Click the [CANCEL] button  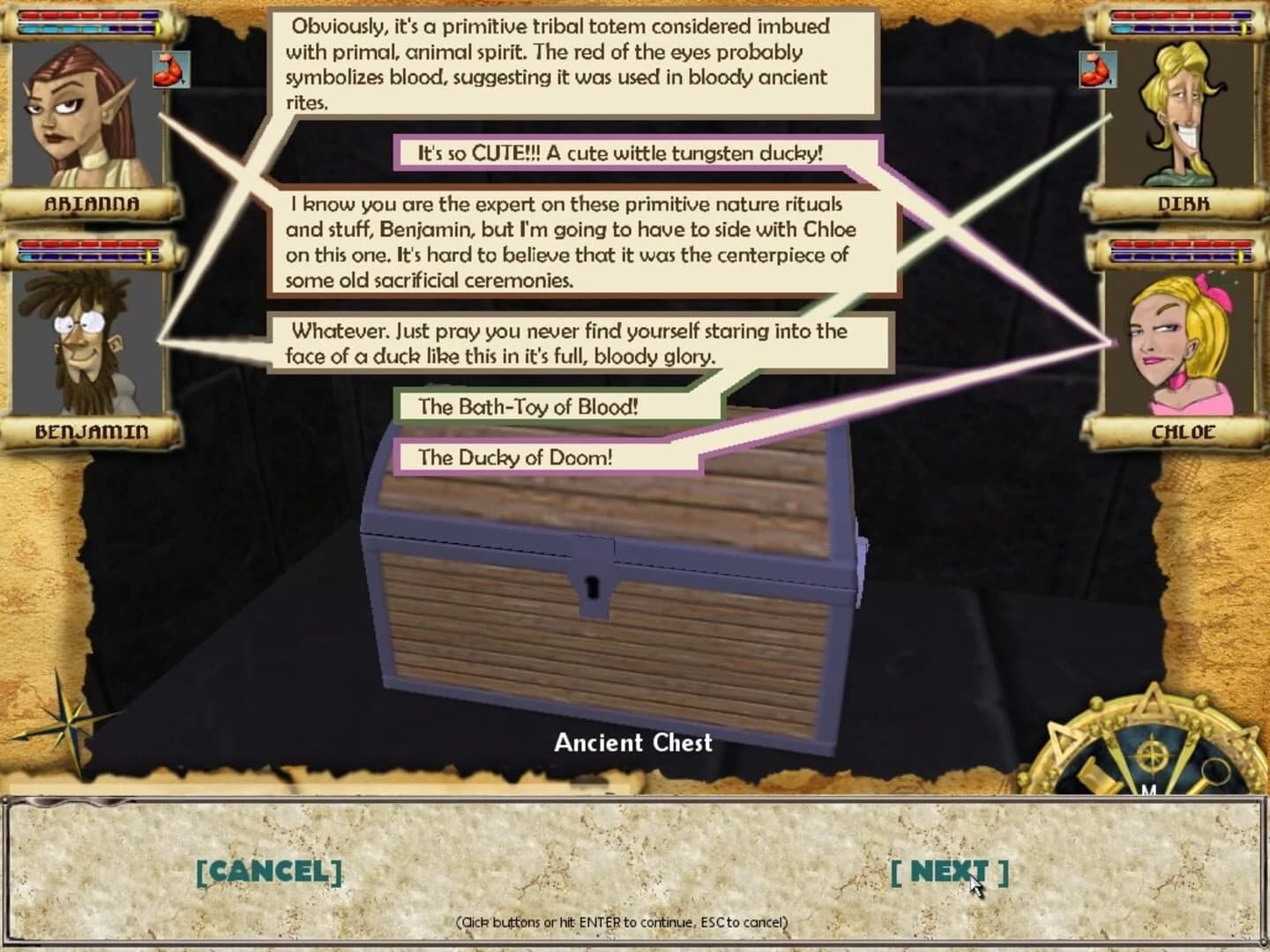pyautogui.click(x=269, y=874)
